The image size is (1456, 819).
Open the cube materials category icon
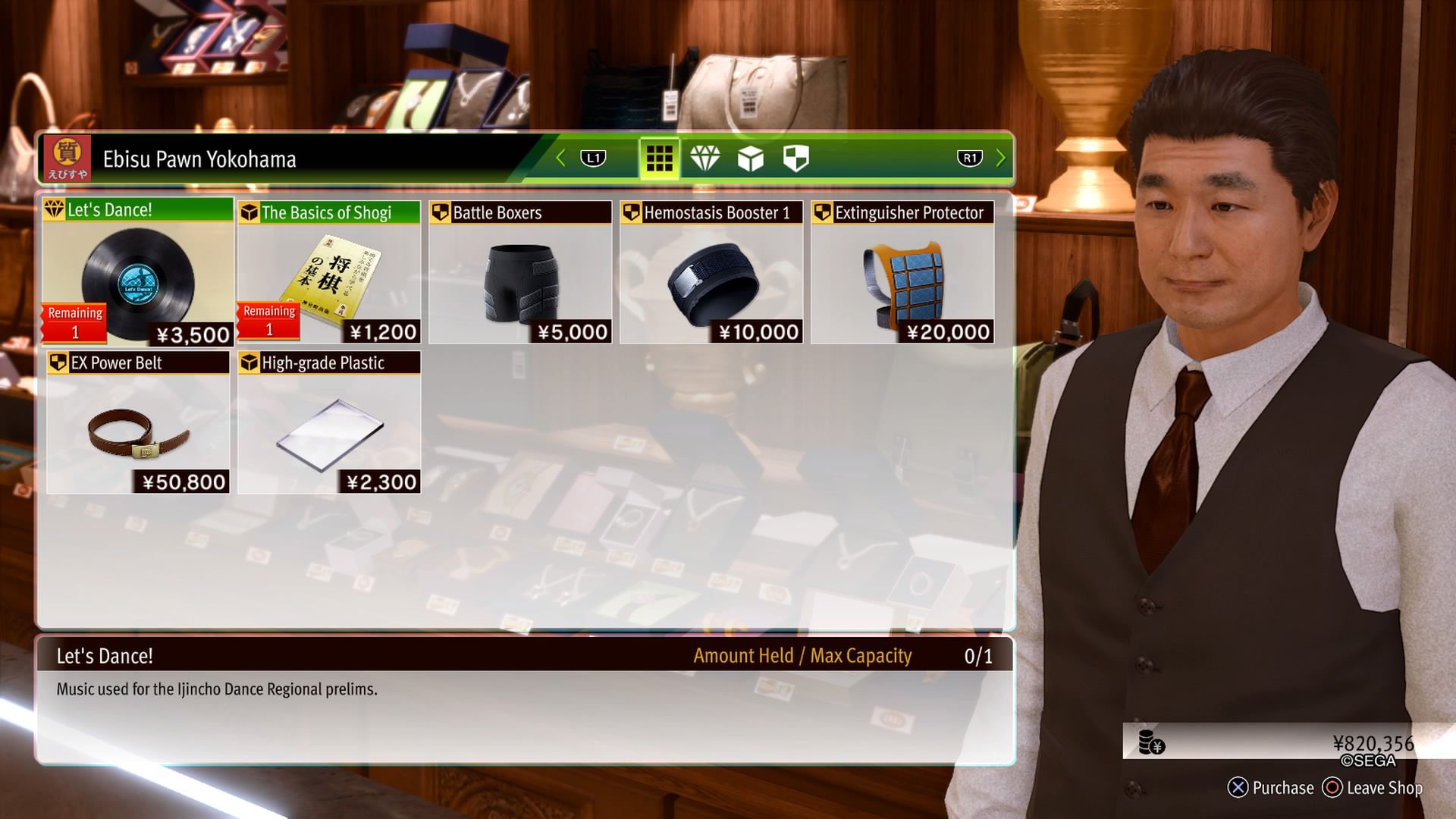[751, 158]
